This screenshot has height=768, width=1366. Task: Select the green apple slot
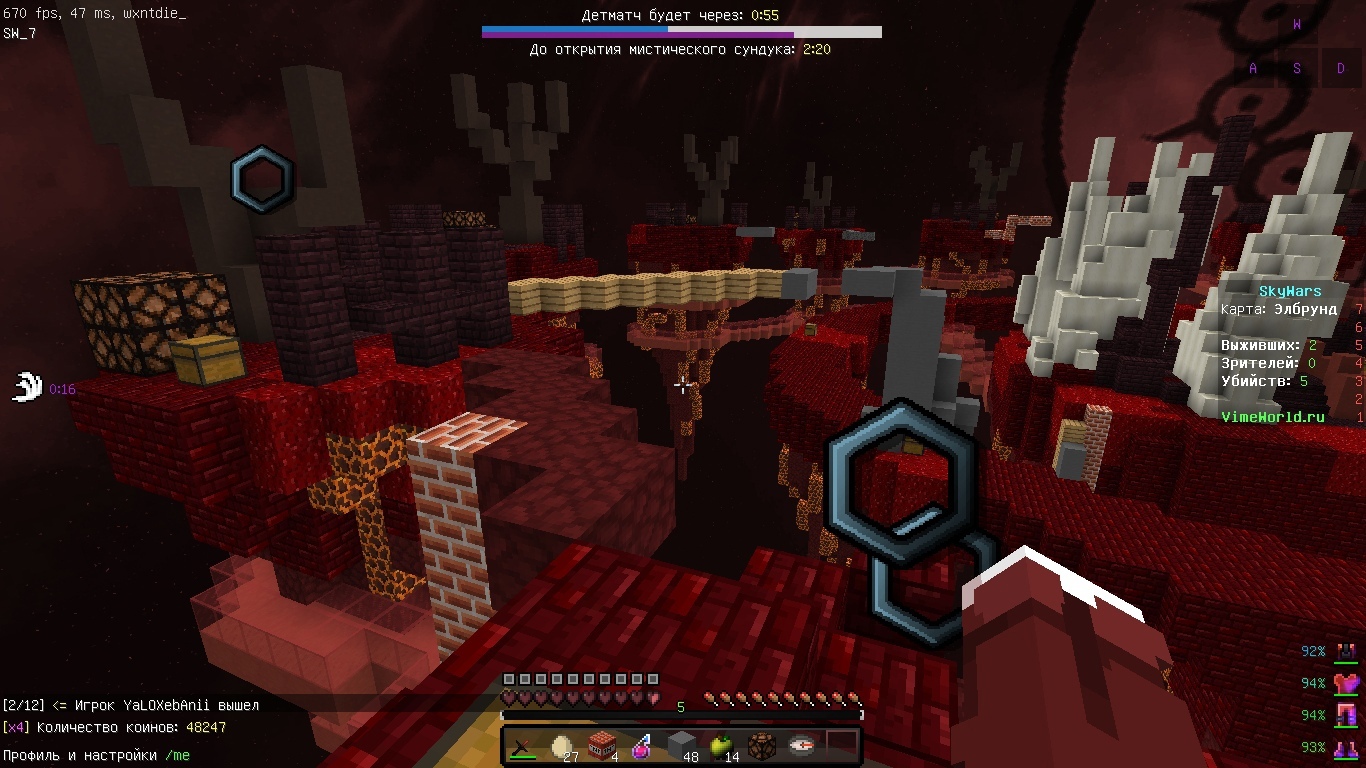tap(722, 746)
